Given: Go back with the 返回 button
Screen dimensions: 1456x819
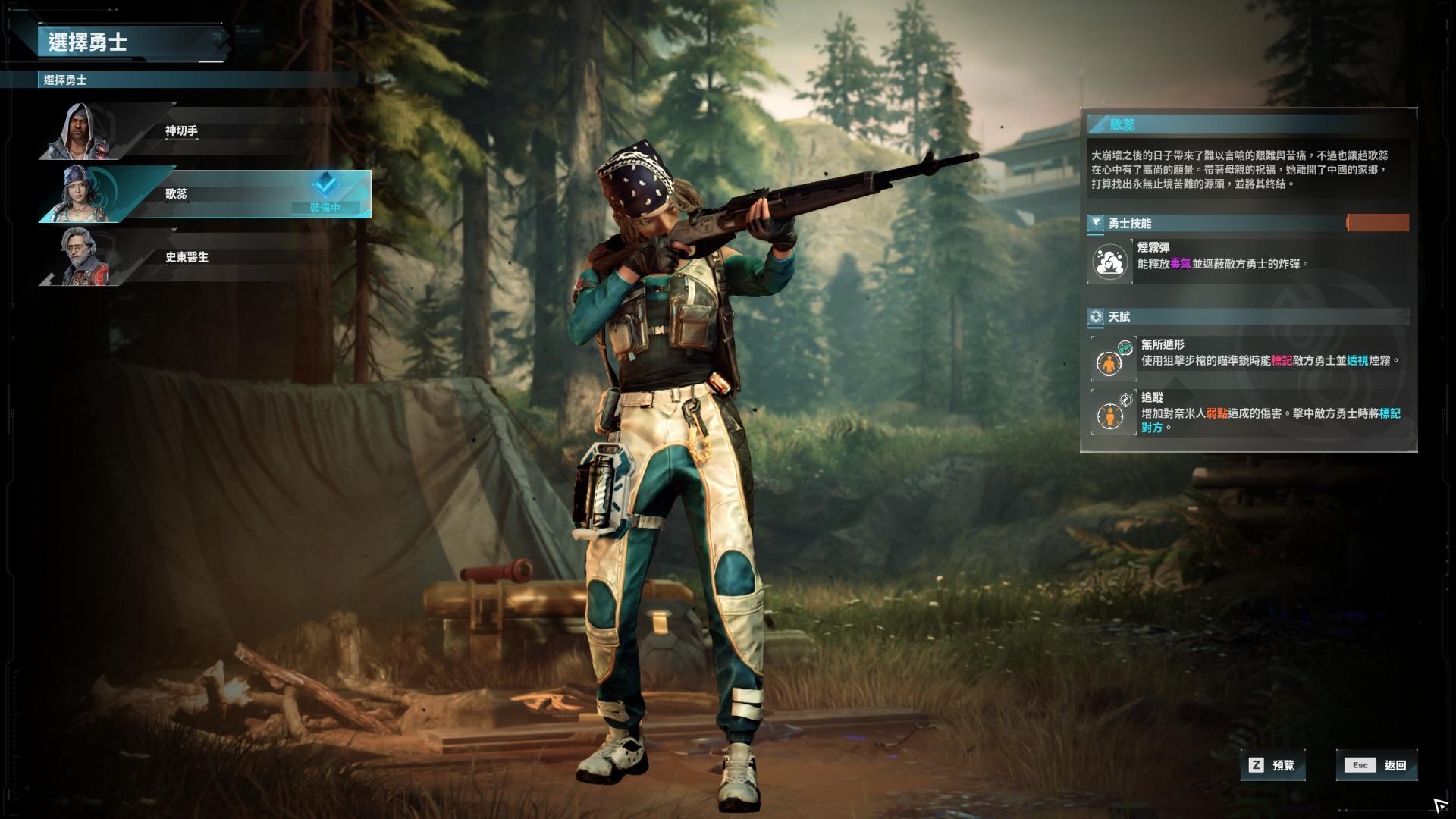Looking at the screenshot, I should point(1376,765).
